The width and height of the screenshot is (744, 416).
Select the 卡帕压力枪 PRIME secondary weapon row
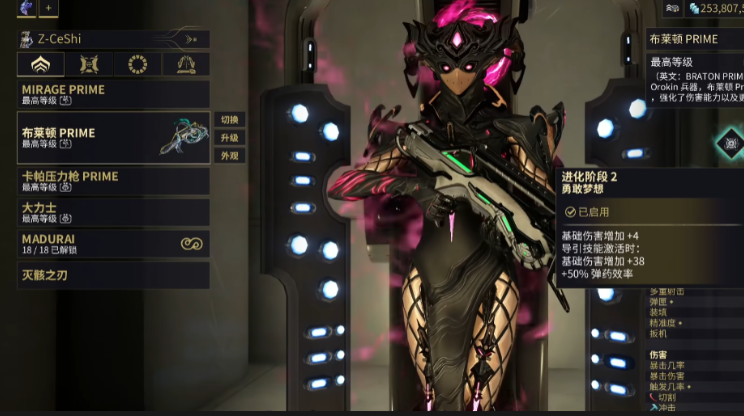click(113, 181)
